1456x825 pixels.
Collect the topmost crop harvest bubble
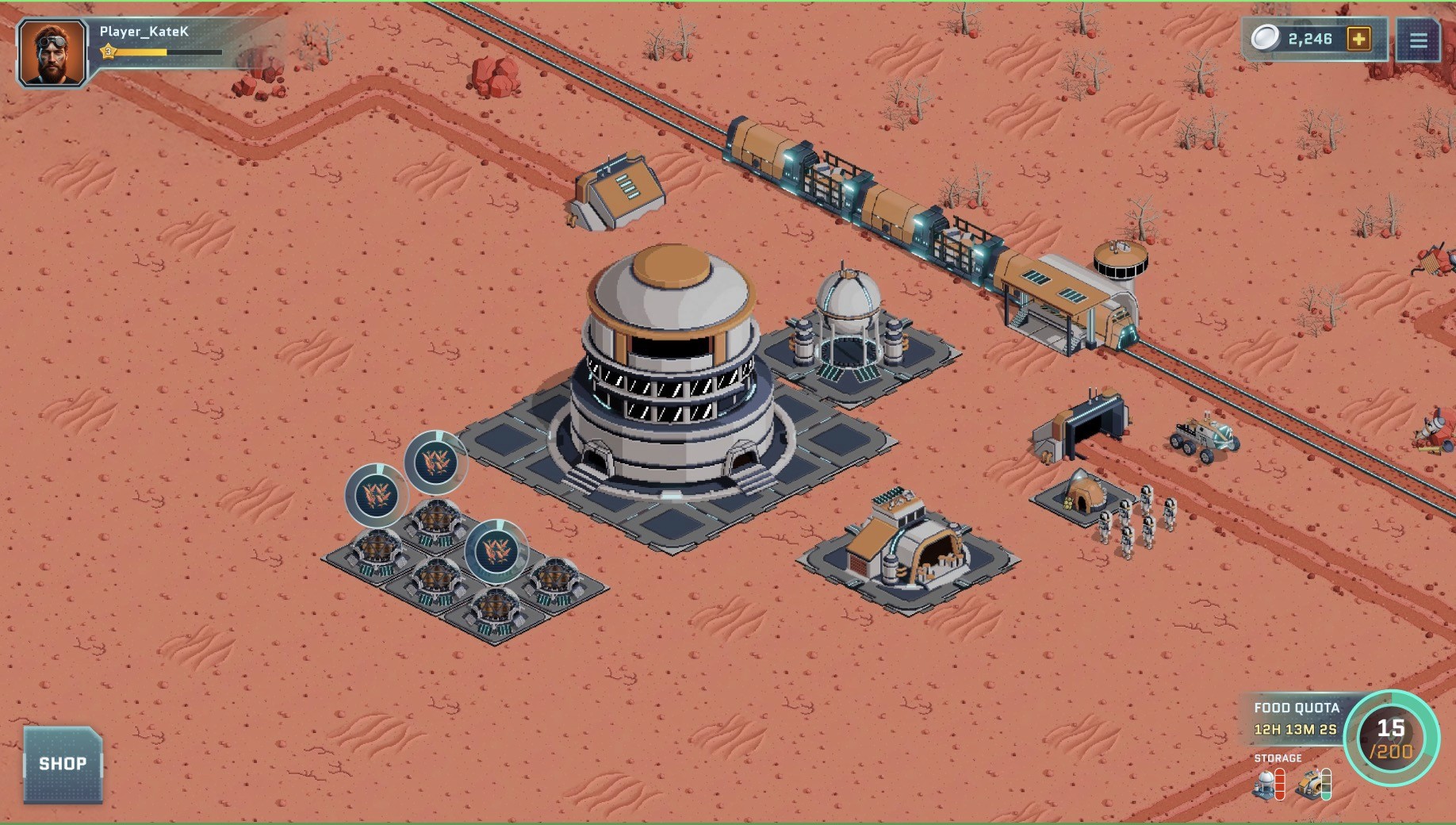(x=435, y=462)
